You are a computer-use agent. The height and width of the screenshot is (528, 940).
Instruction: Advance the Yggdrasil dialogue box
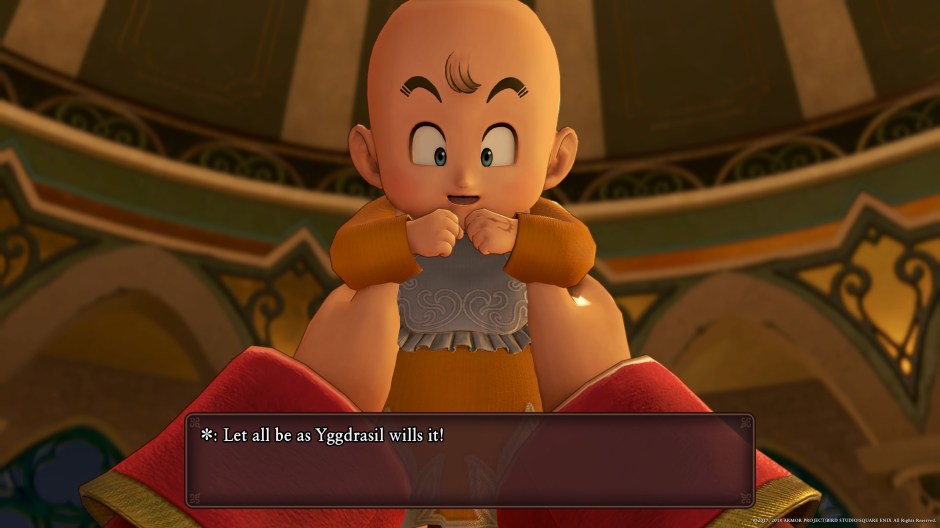(x=469, y=460)
